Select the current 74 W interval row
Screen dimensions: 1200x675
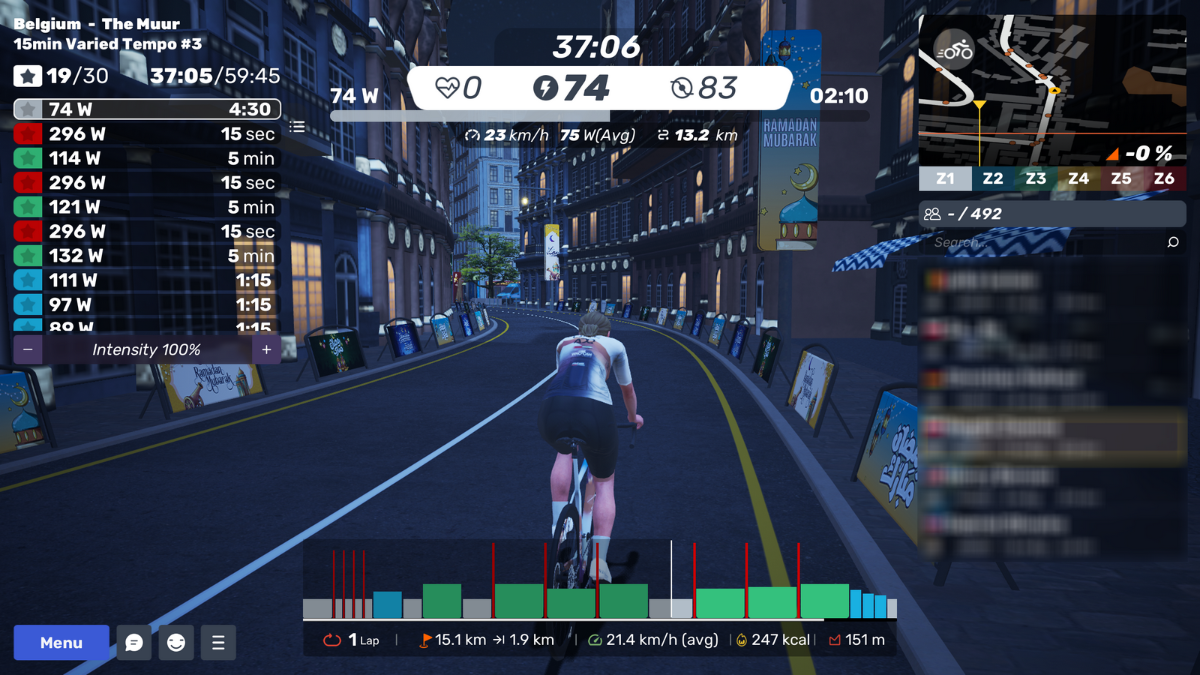[146, 110]
